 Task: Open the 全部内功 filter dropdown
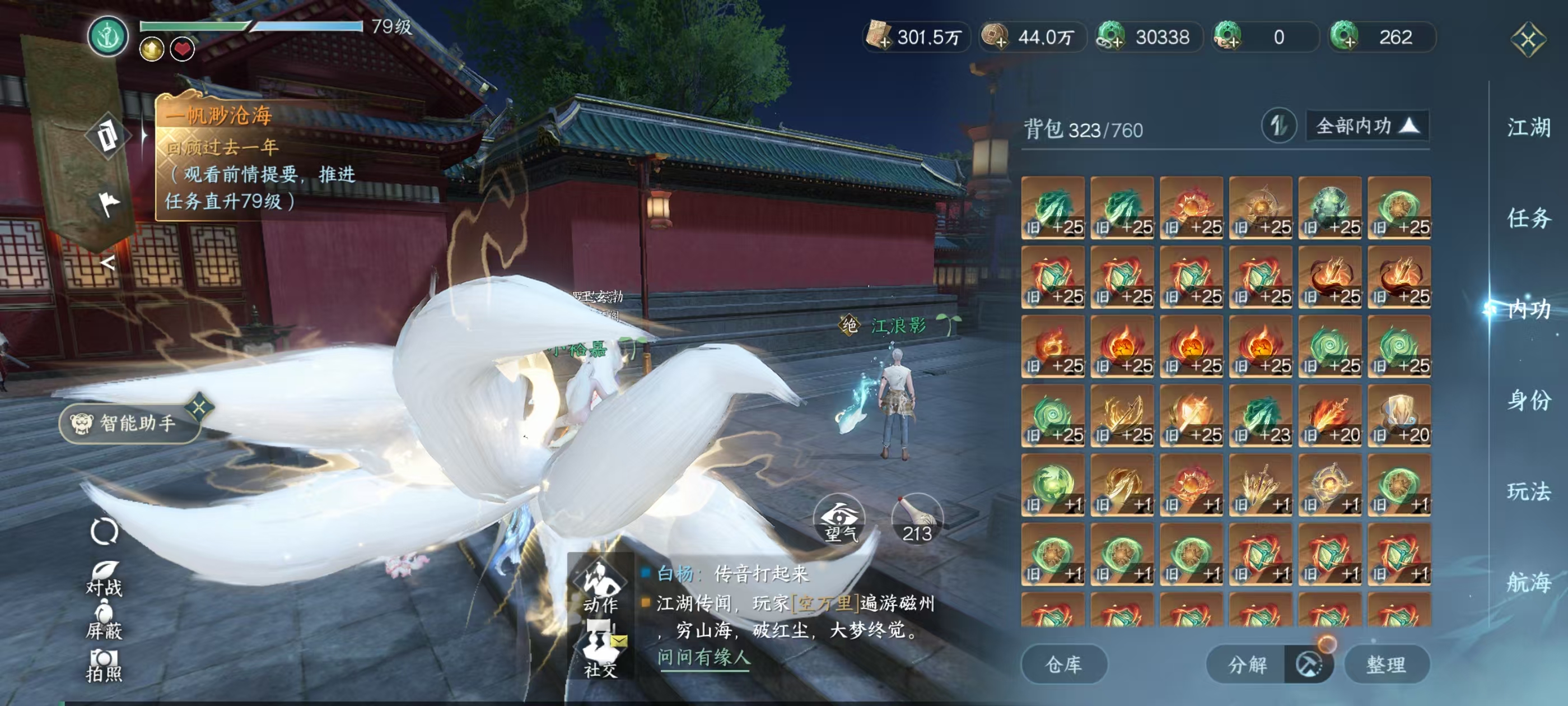[x=1366, y=126]
